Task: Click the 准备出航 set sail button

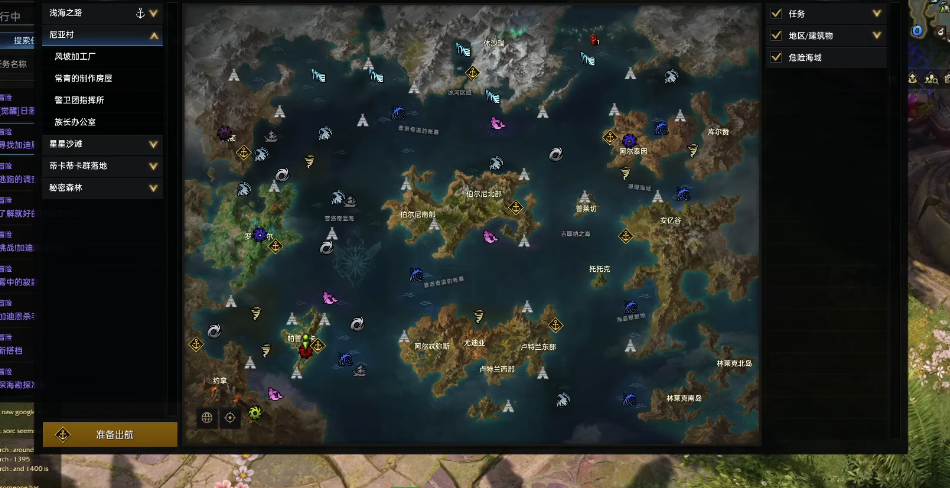Action: 110,435
